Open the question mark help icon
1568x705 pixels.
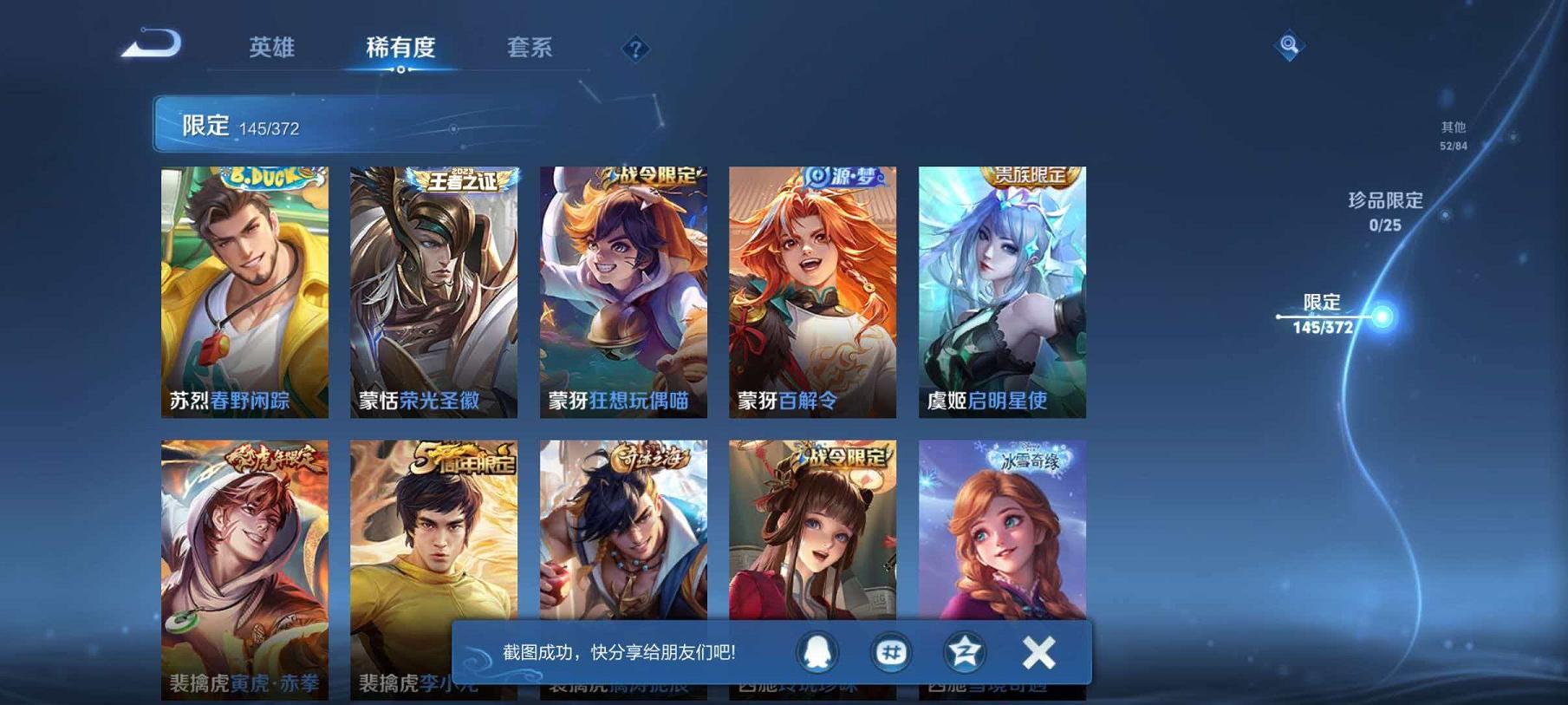tap(637, 49)
